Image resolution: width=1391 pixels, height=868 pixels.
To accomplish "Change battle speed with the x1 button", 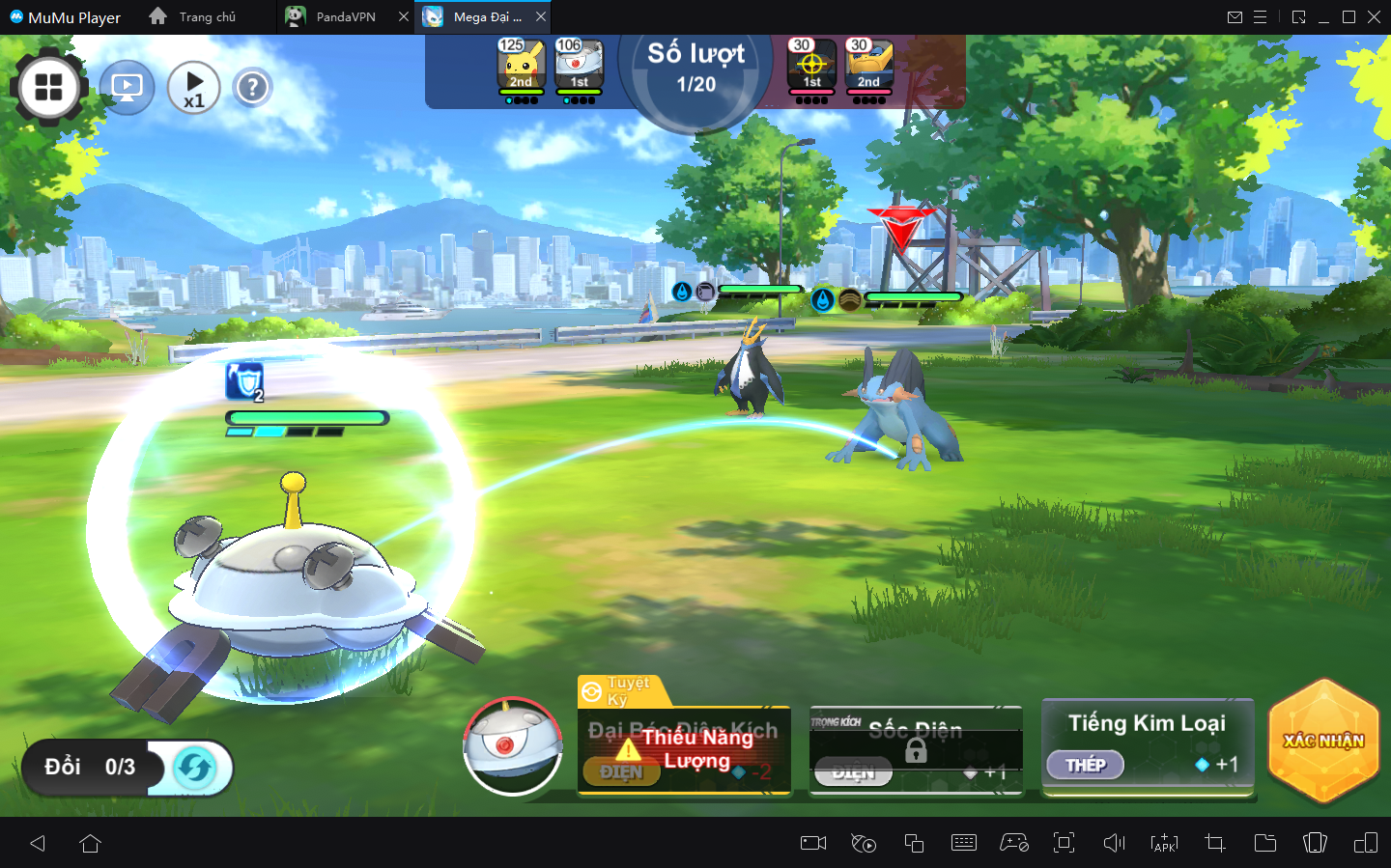I will [x=193, y=88].
